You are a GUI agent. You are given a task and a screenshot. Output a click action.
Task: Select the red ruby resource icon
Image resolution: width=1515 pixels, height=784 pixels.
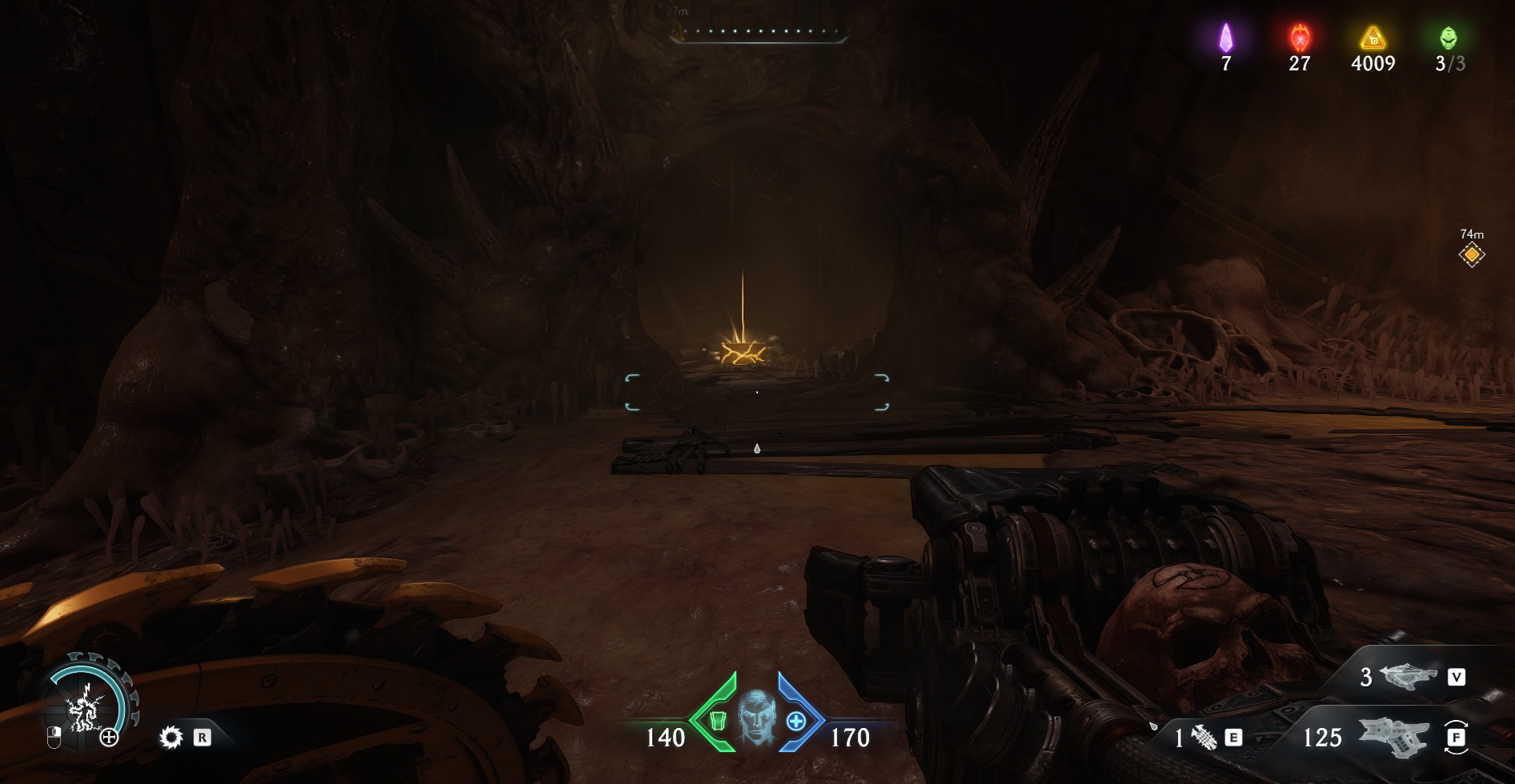pyautogui.click(x=1299, y=38)
